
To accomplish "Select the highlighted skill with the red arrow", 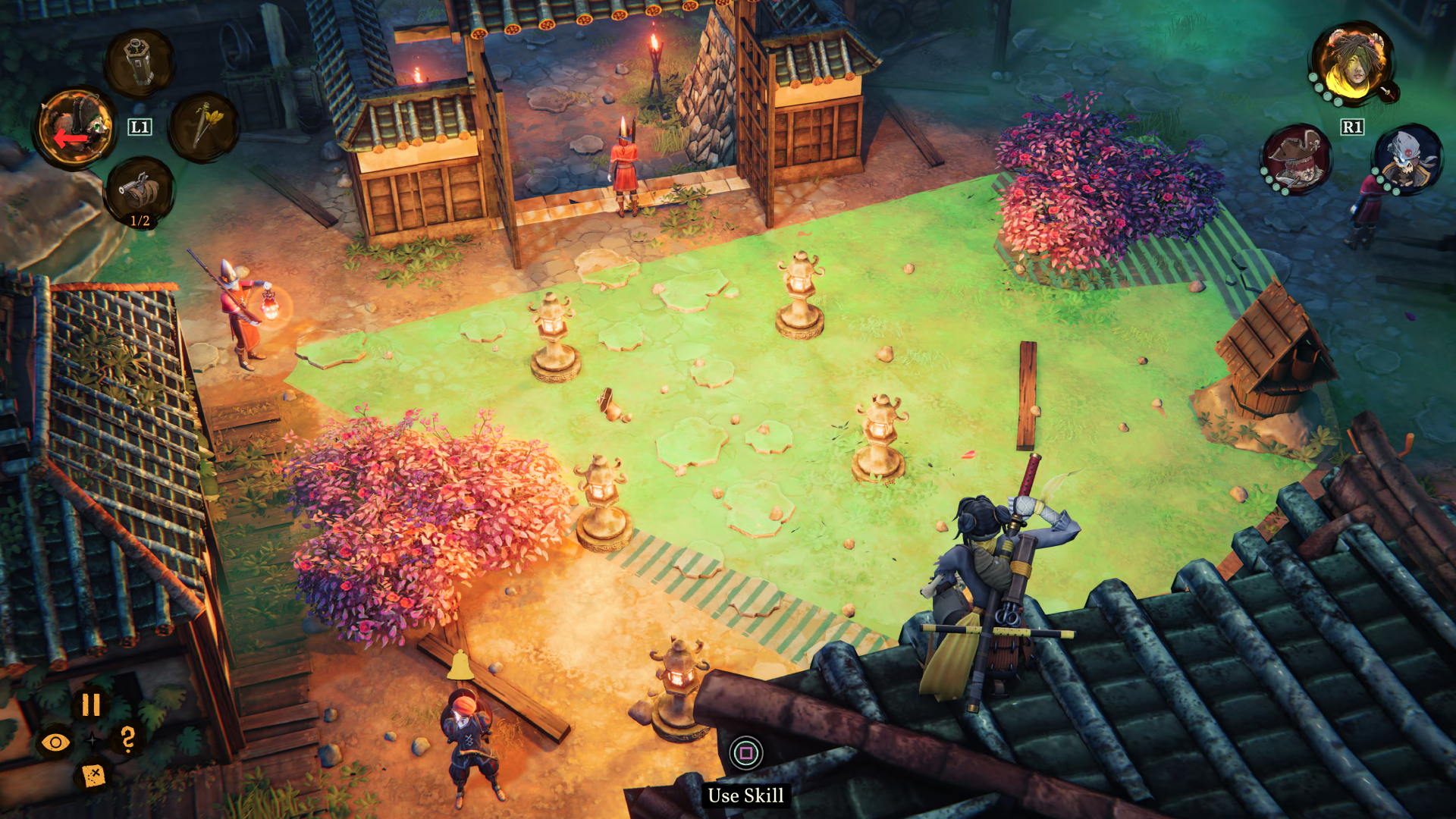I will pyautogui.click(x=74, y=128).
